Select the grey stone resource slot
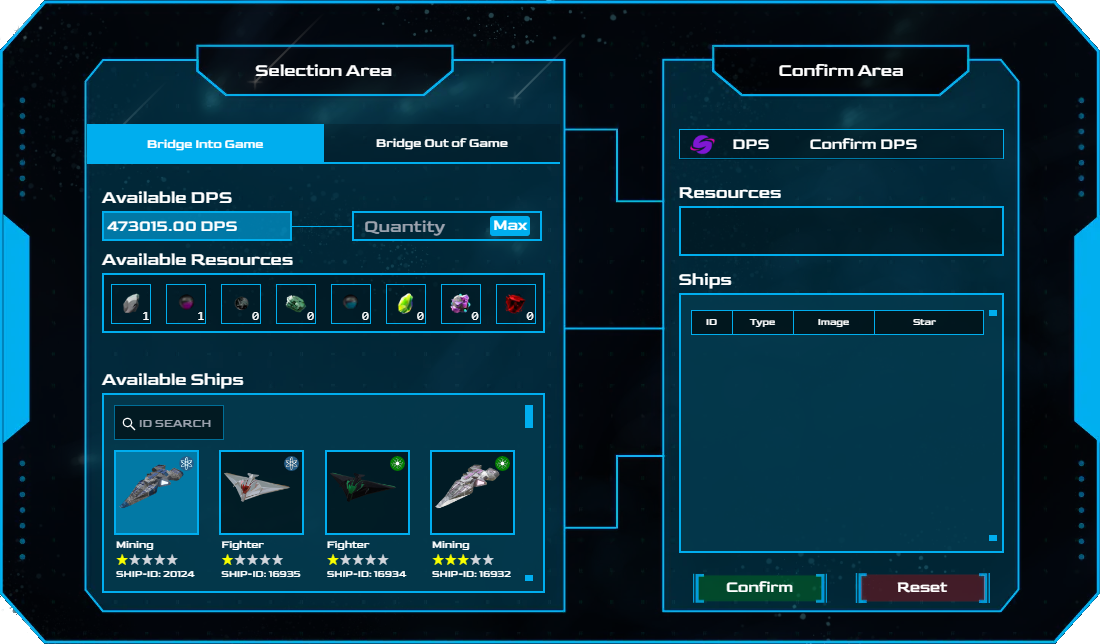Image resolution: width=1100 pixels, height=644 pixels. pyautogui.click(x=131, y=304)
